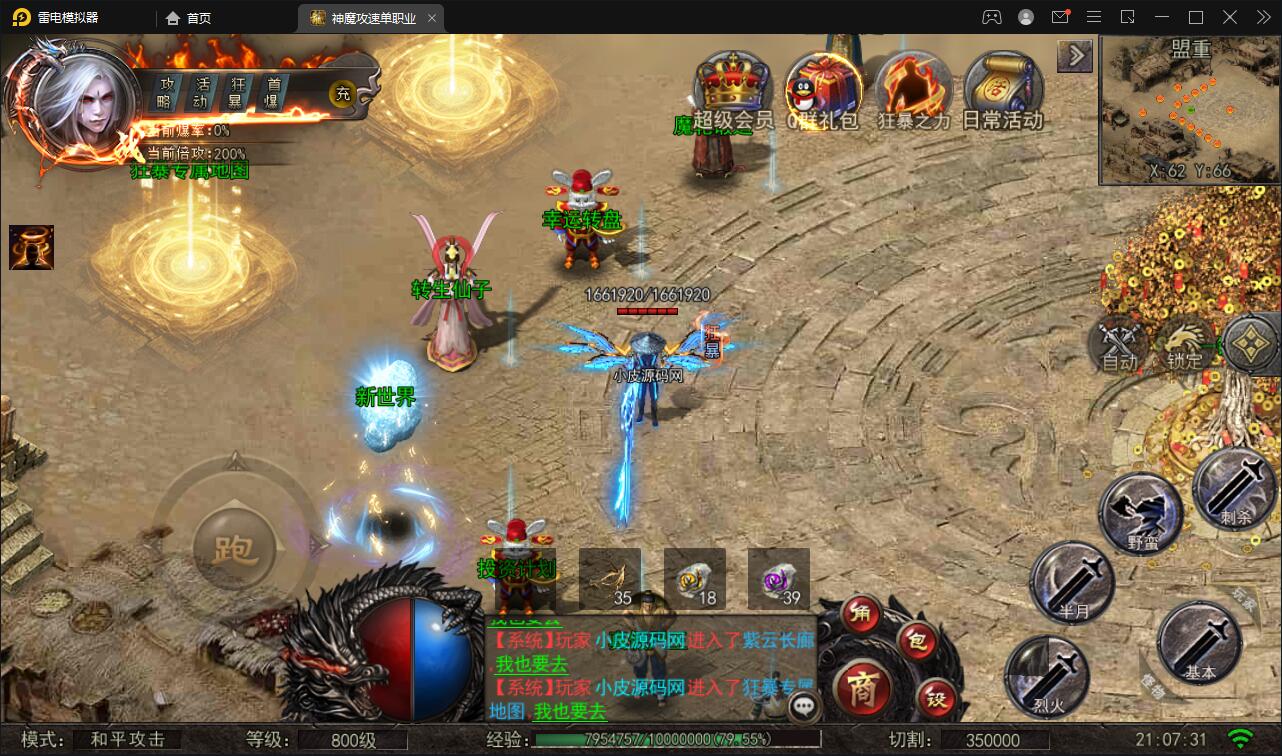Viewport: 1282px width, 756px height.
Task: Open the 包 bag button
Action: click(x=915, y=640)
